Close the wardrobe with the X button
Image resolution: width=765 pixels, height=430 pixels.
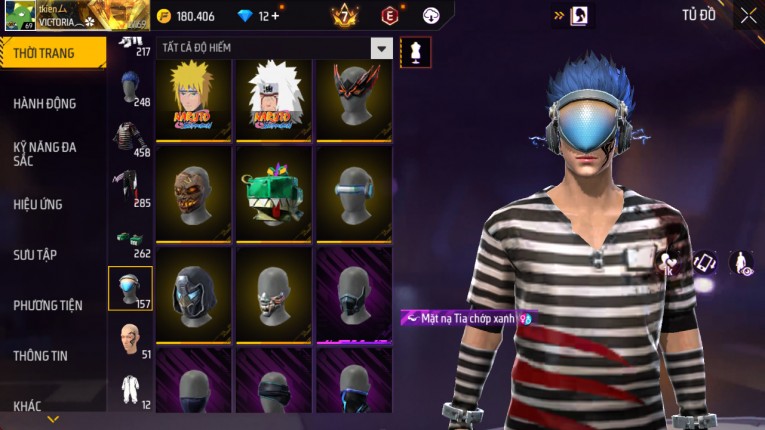[x=748, y=15]
